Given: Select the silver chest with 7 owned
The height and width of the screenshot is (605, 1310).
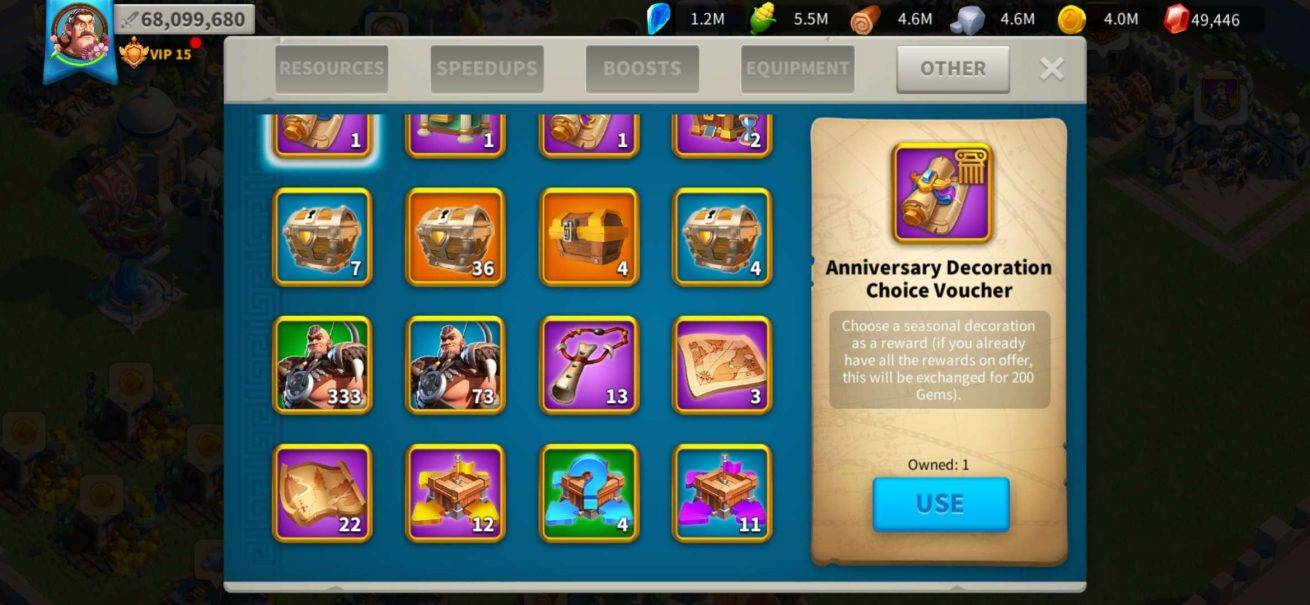Looking at the screenshot, I should pos(323,237).
